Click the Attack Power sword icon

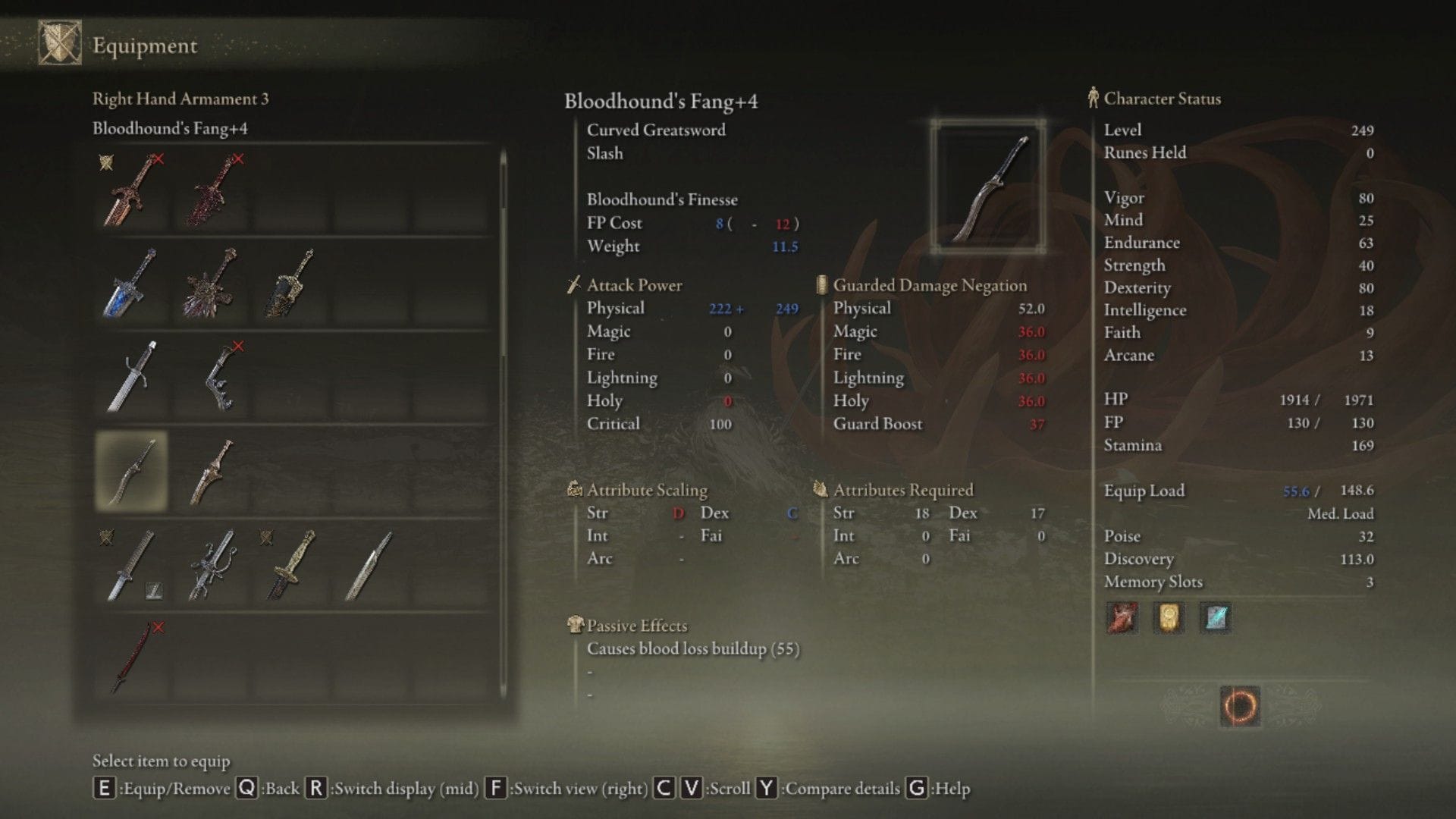point(573,284)
